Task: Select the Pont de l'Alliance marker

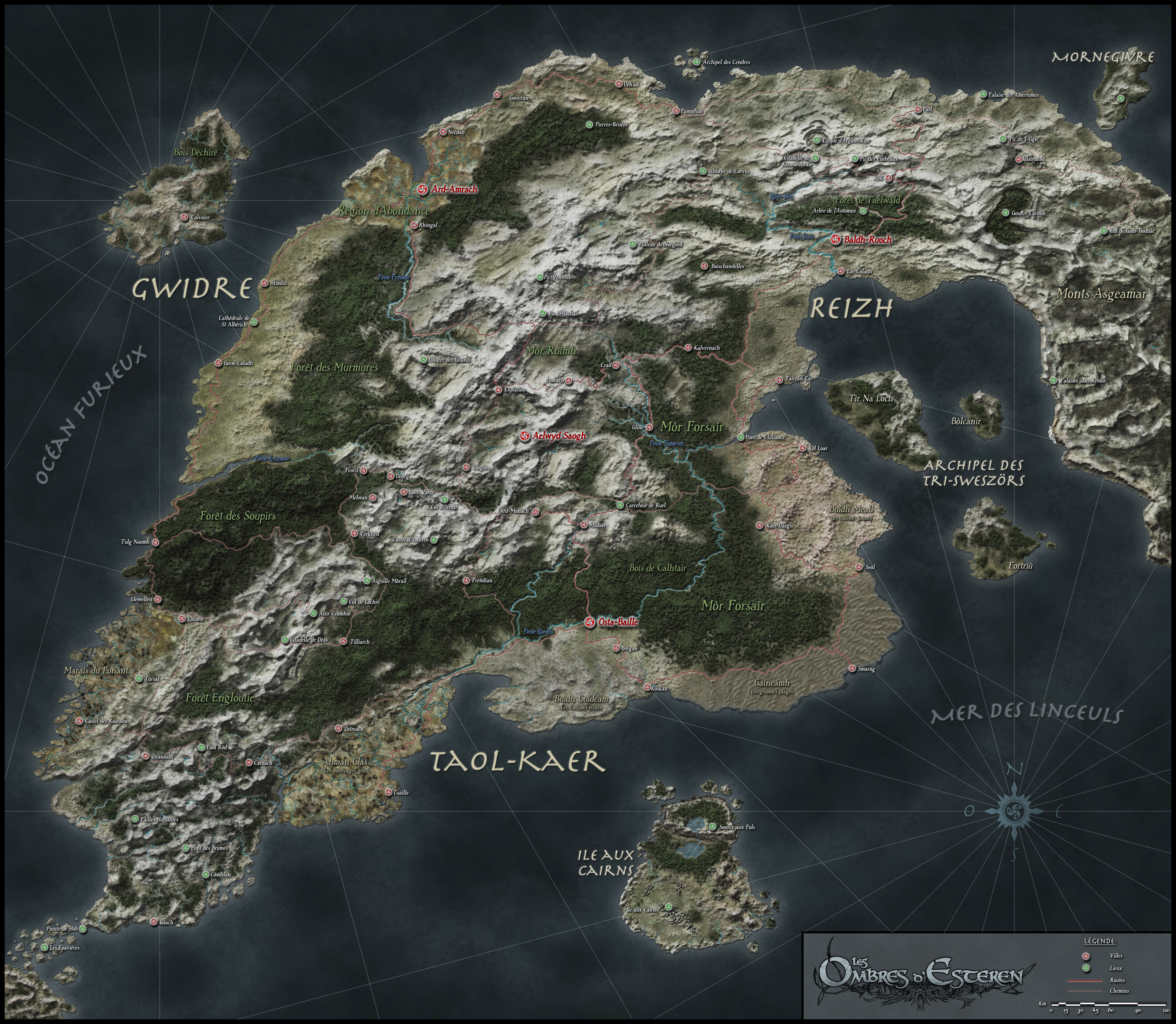Action: 741,438
